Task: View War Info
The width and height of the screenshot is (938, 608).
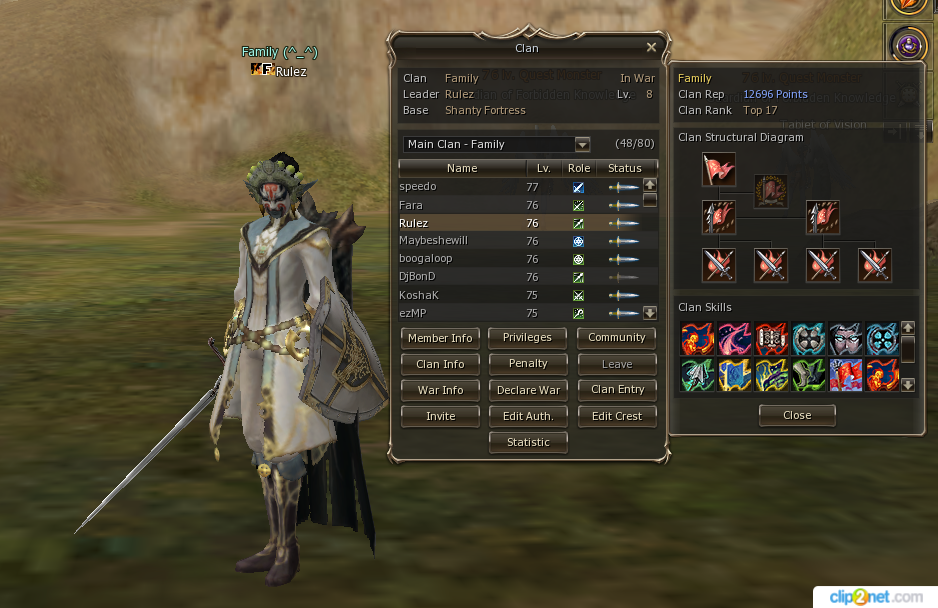Action: (x=440, y=390)
